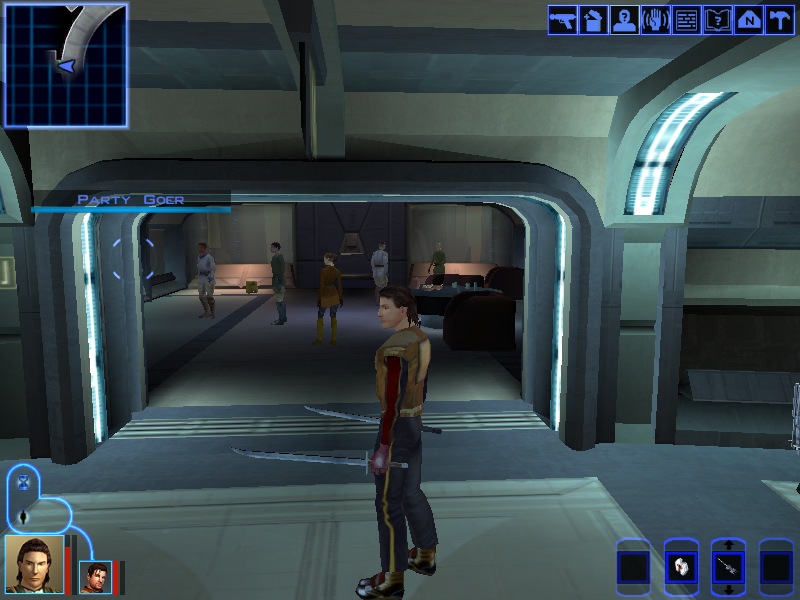Image resolution: width=800 pixels, height=600 pixels.
Task: Open the Character sheet silhouette icon
Action: (x=624, y=20)
